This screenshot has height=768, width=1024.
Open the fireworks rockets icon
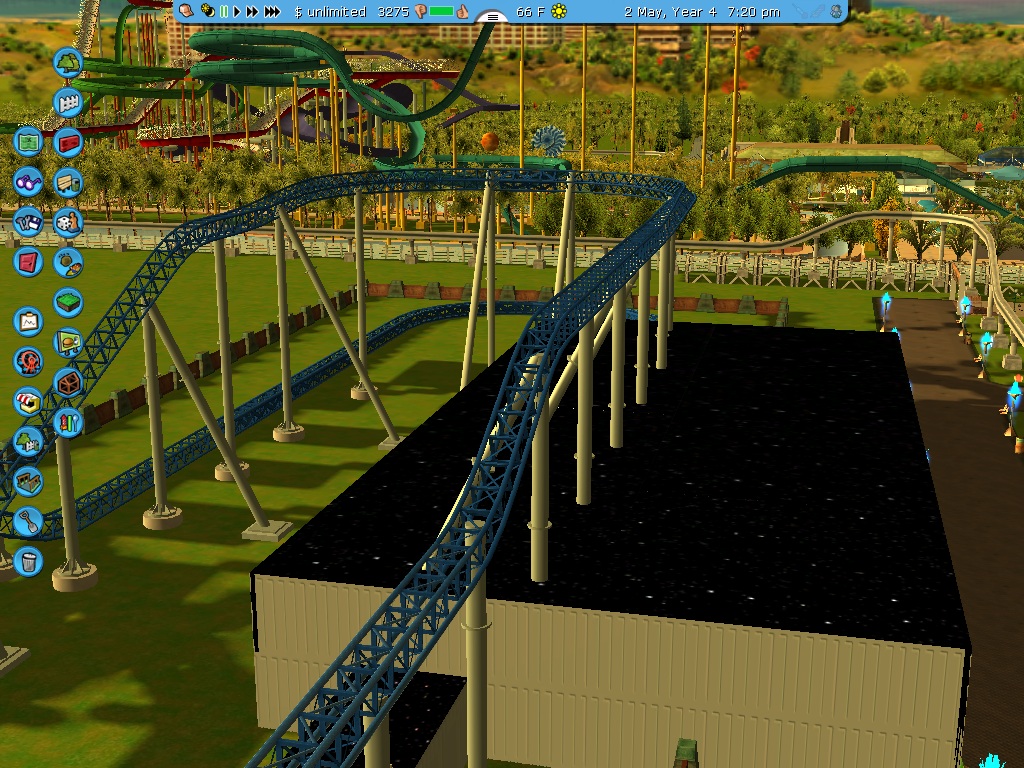pos(68,422)
